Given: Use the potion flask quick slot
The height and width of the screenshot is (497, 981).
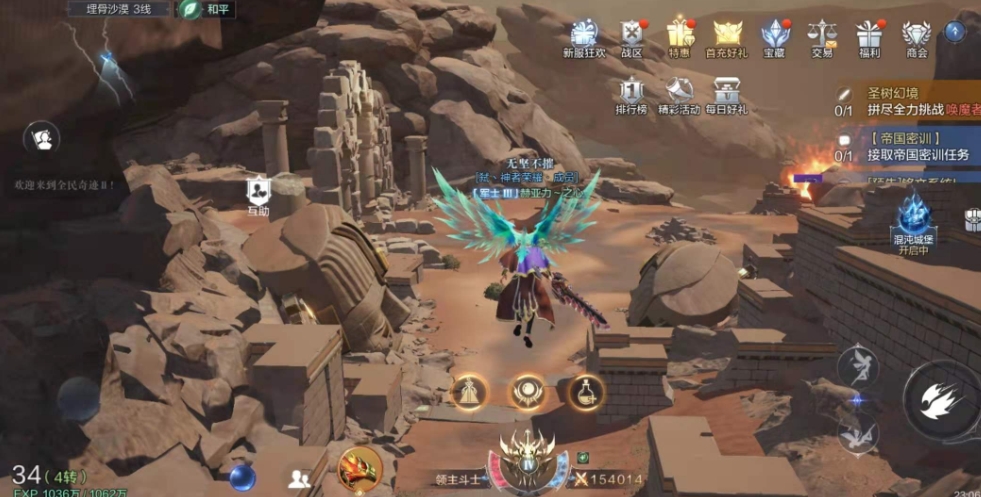Looking at the screenshot, I should (x=586, y=392).
